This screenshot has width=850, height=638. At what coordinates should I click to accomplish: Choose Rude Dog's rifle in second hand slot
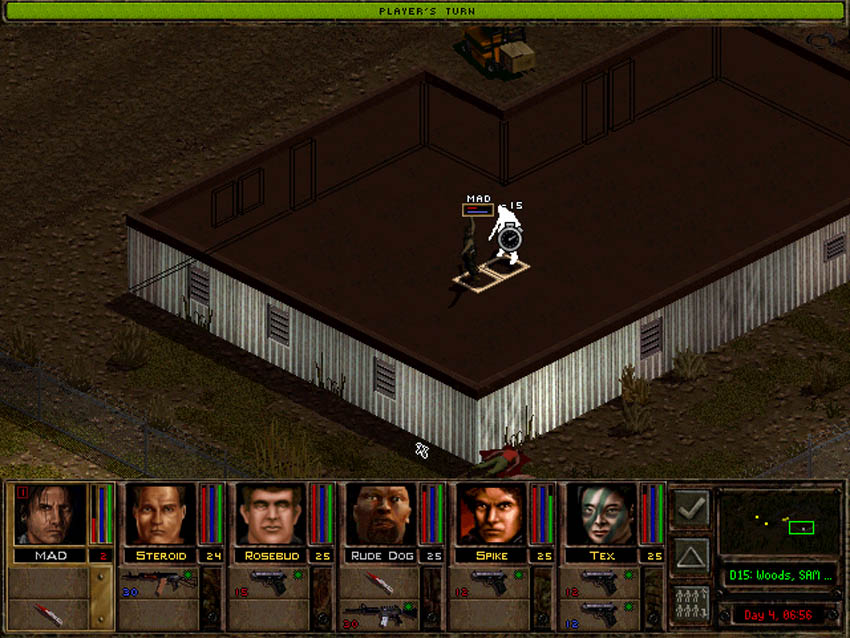[x=380, y=613]
